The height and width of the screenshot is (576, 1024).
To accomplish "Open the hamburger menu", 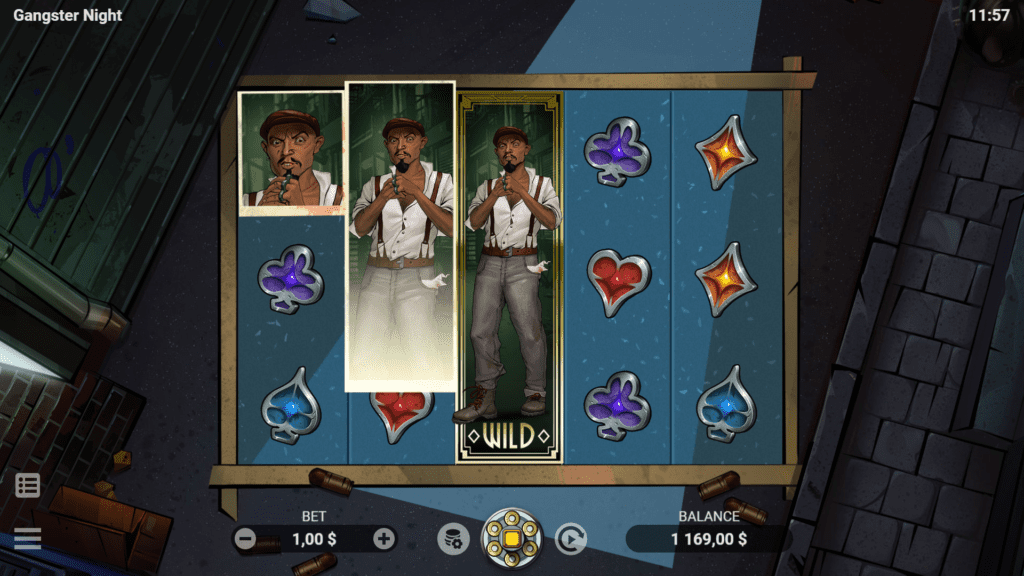I will click(28, 539).
